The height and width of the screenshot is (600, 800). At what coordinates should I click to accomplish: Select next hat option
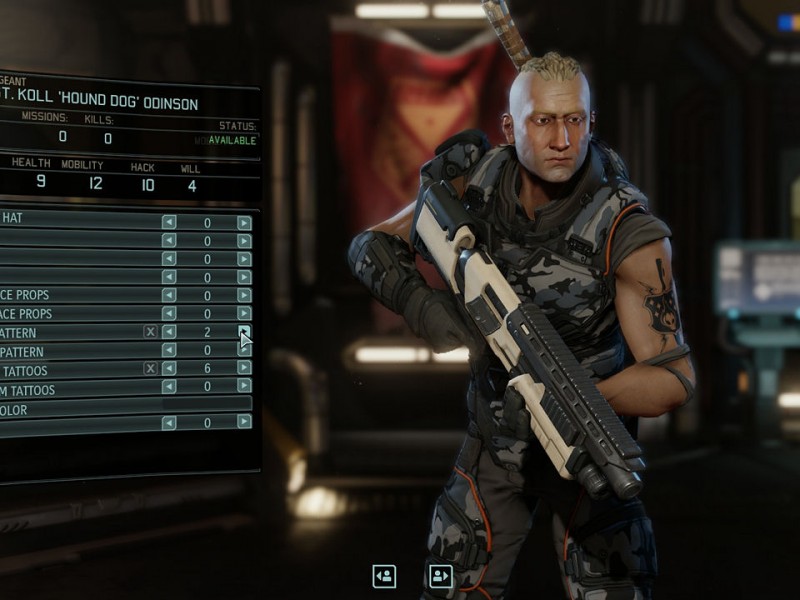click(x=244, y=223)
